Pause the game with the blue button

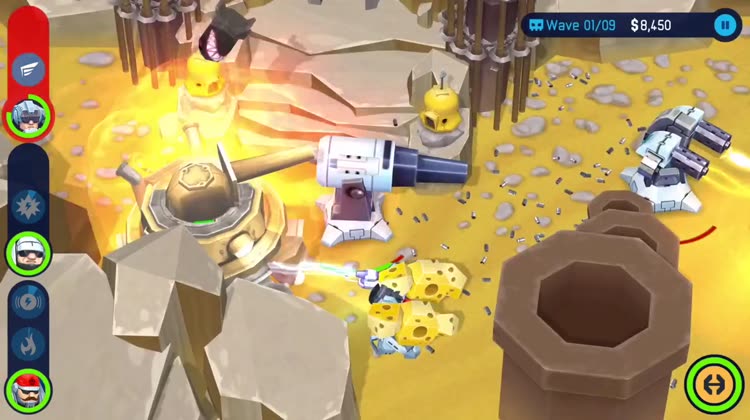(x=724, y=25)
